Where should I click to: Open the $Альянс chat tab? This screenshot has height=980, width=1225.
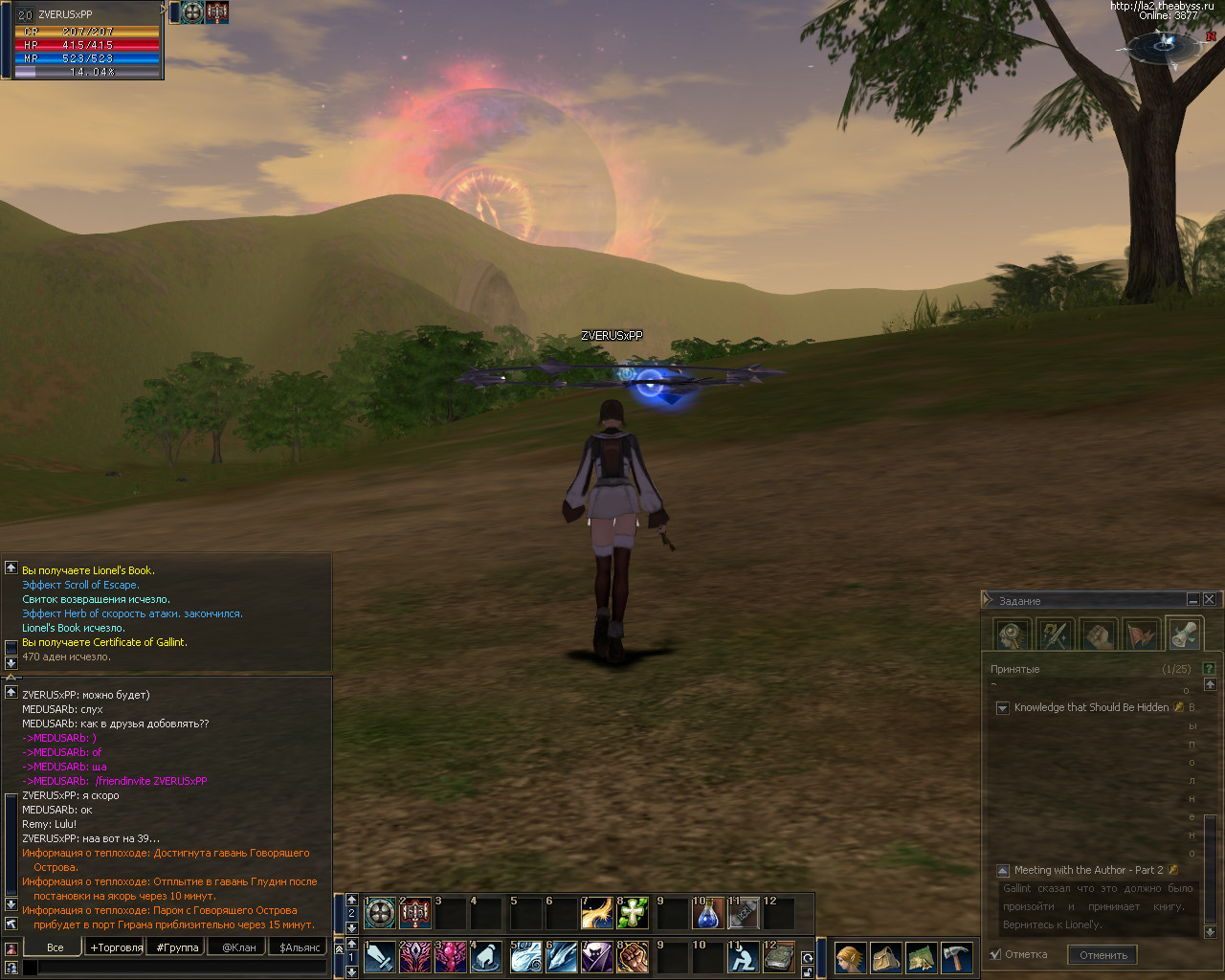300,947
